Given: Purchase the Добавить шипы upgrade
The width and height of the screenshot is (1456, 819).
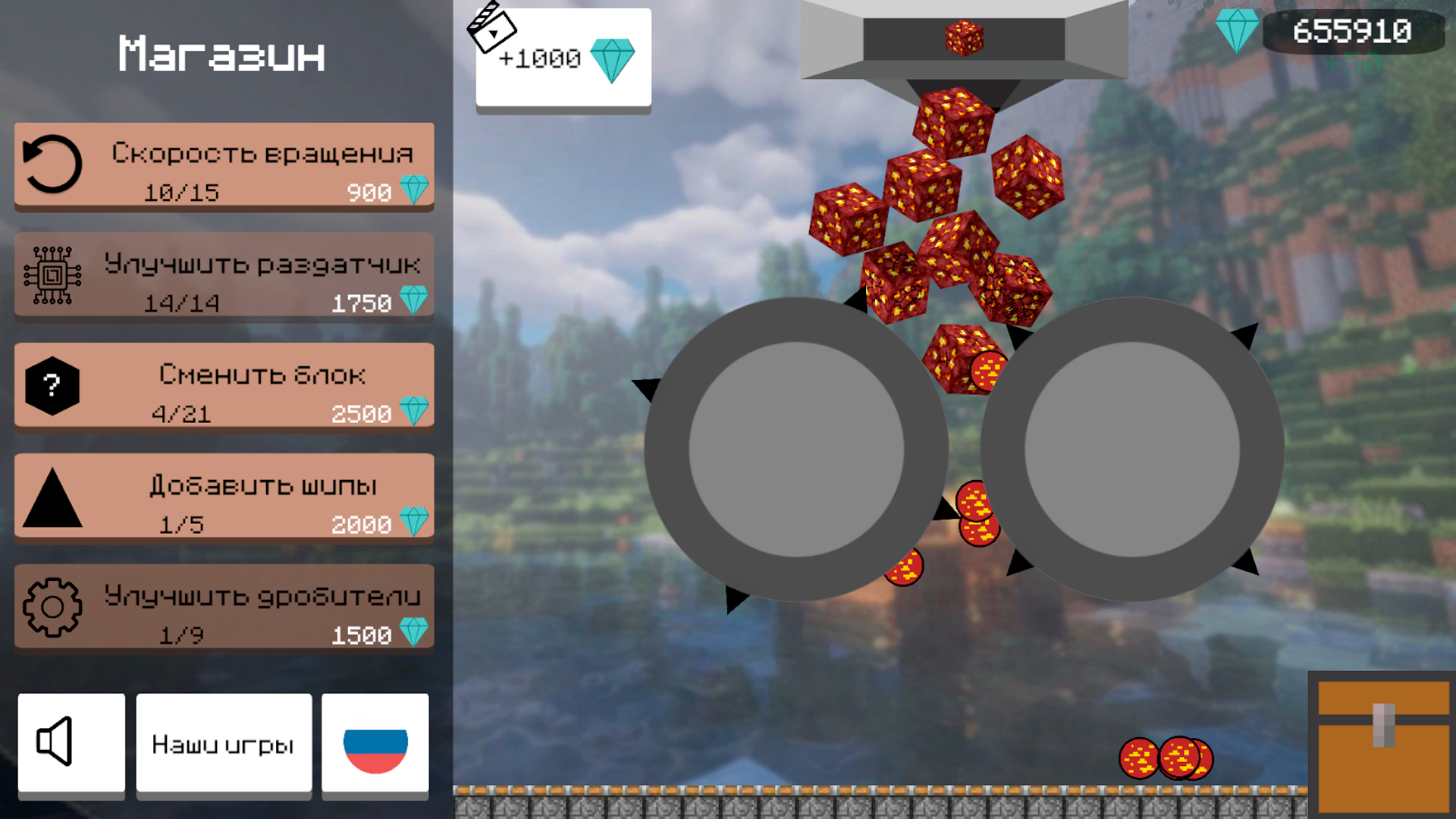Looking at the screenshot, I should pyautogui.click(x=224, y=498).
